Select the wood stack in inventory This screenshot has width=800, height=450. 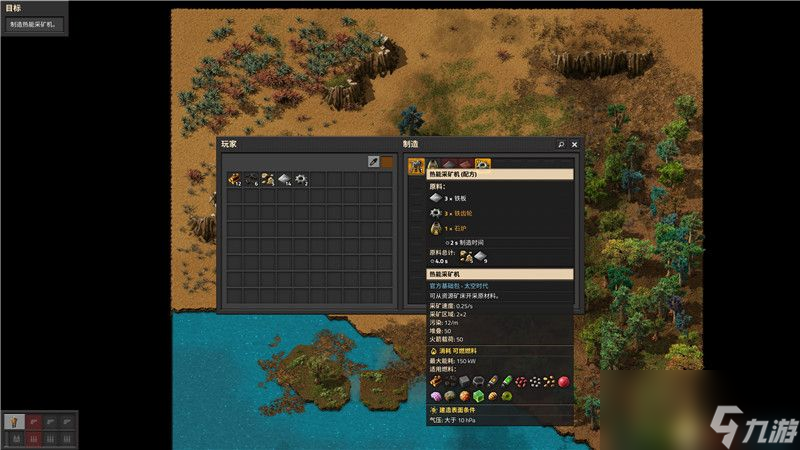pos(233,179)
